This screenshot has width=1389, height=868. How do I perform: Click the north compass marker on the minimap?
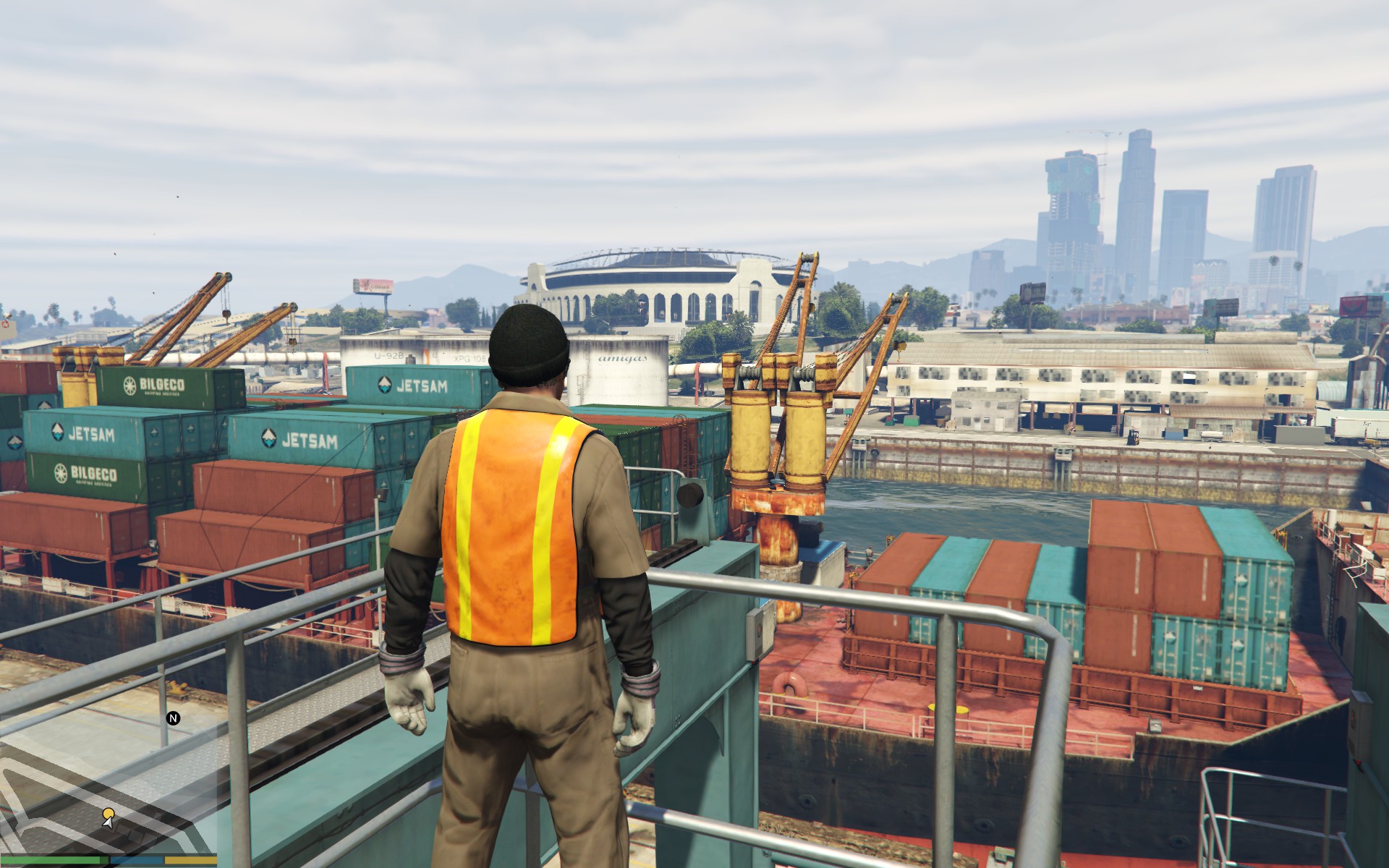click(173, 718)
